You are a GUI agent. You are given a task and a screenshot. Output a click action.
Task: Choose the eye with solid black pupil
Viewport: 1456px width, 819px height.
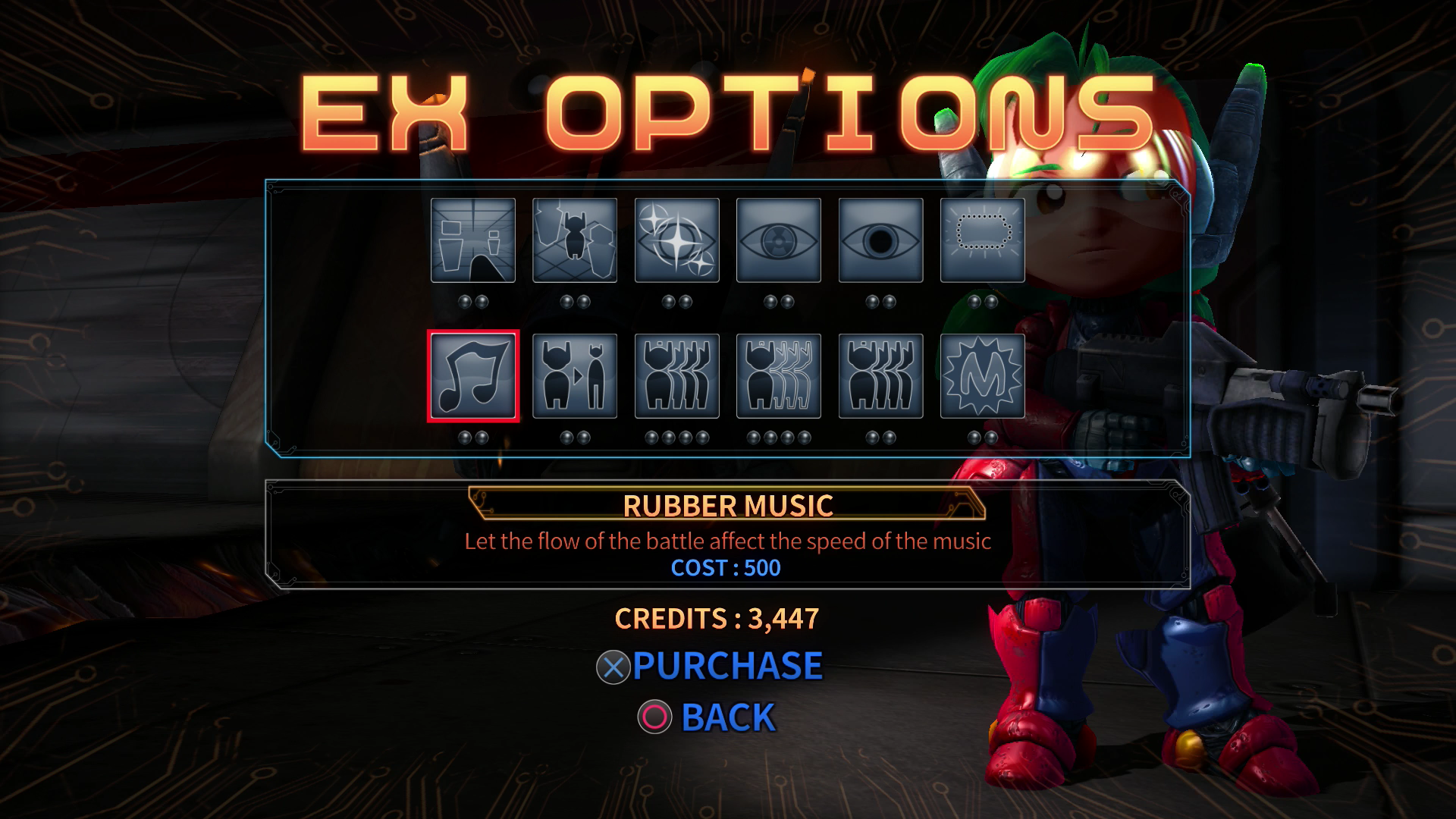(880, 240)
